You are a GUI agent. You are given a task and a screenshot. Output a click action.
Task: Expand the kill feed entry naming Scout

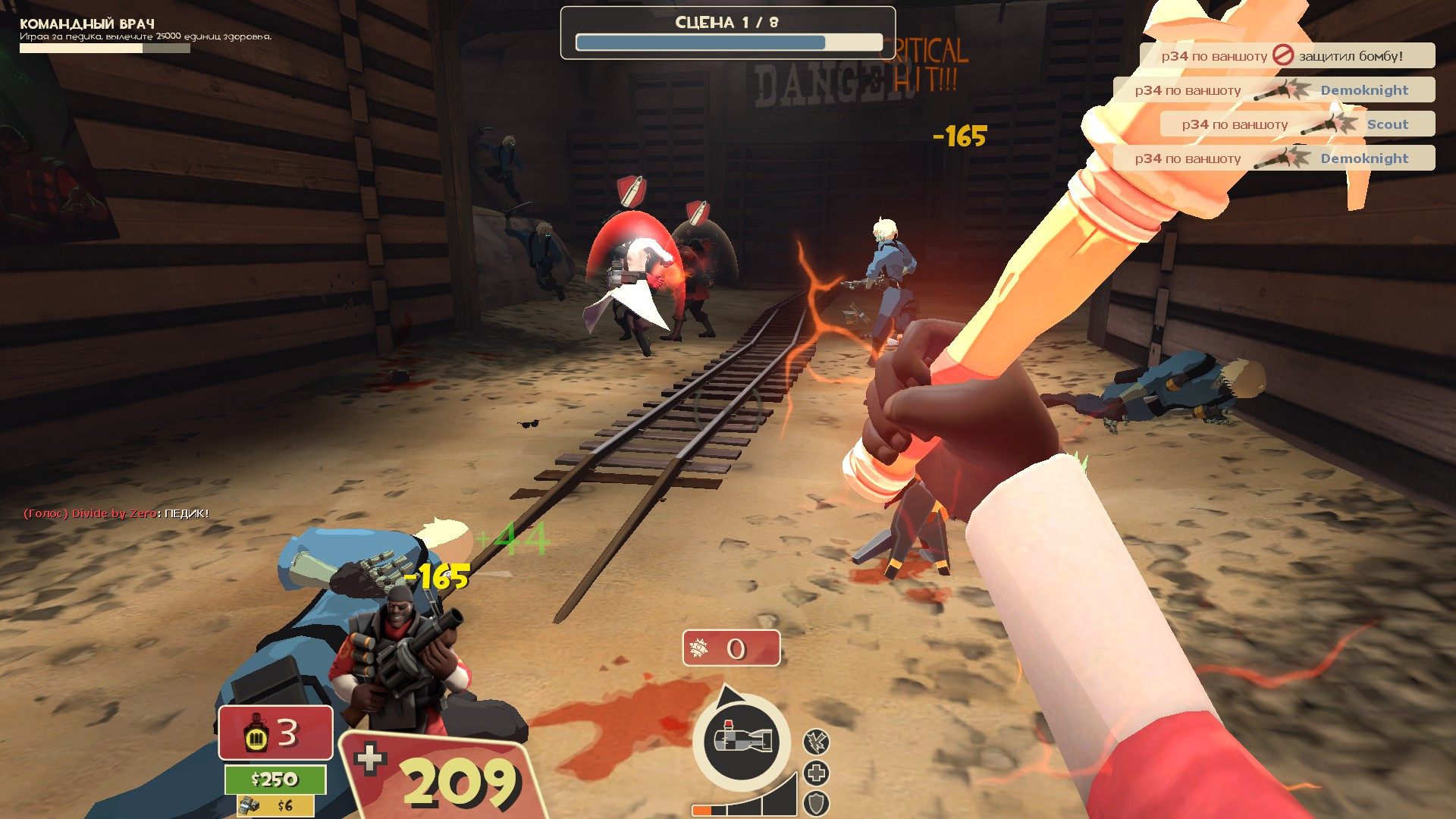click(1389, 124)
